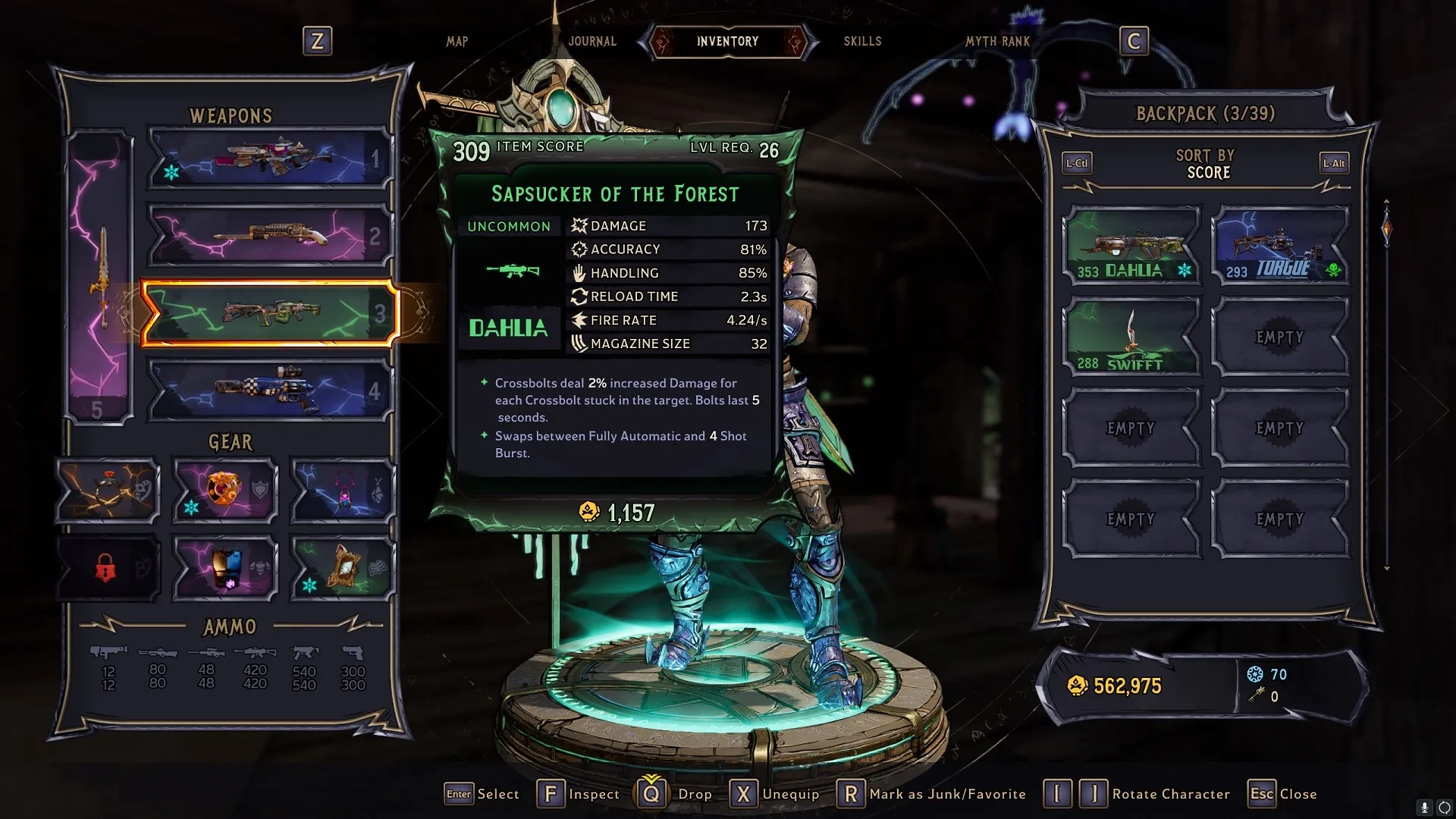Choose the blue amulet gear slot
Viewport: 1456px width, 819px height.
tap(343, 491)
